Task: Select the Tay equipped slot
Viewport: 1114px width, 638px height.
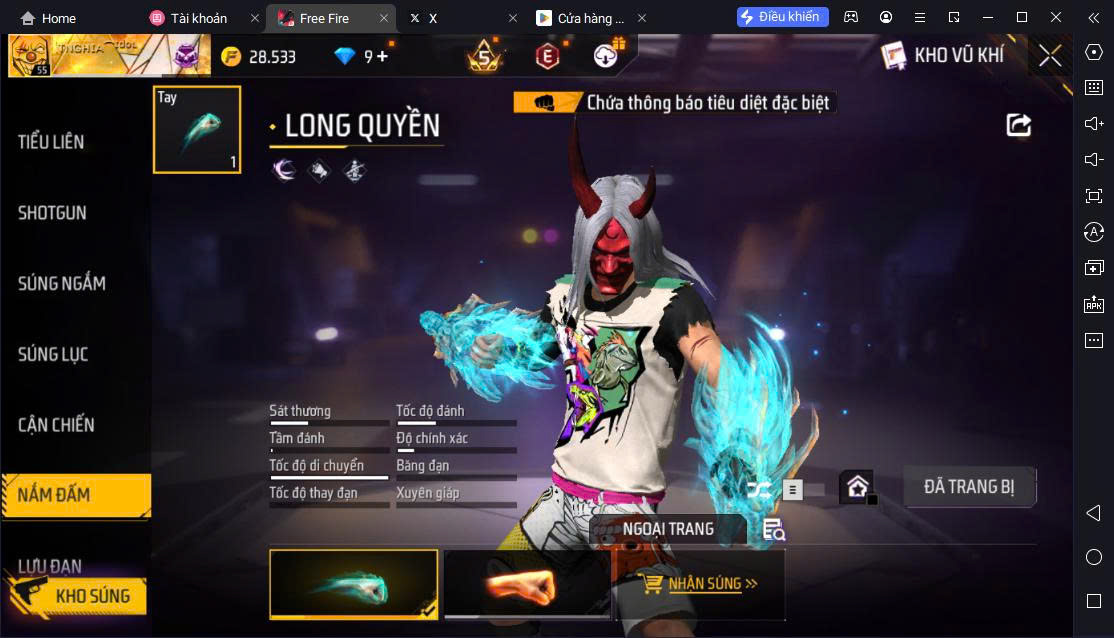Action: point(197,130)
